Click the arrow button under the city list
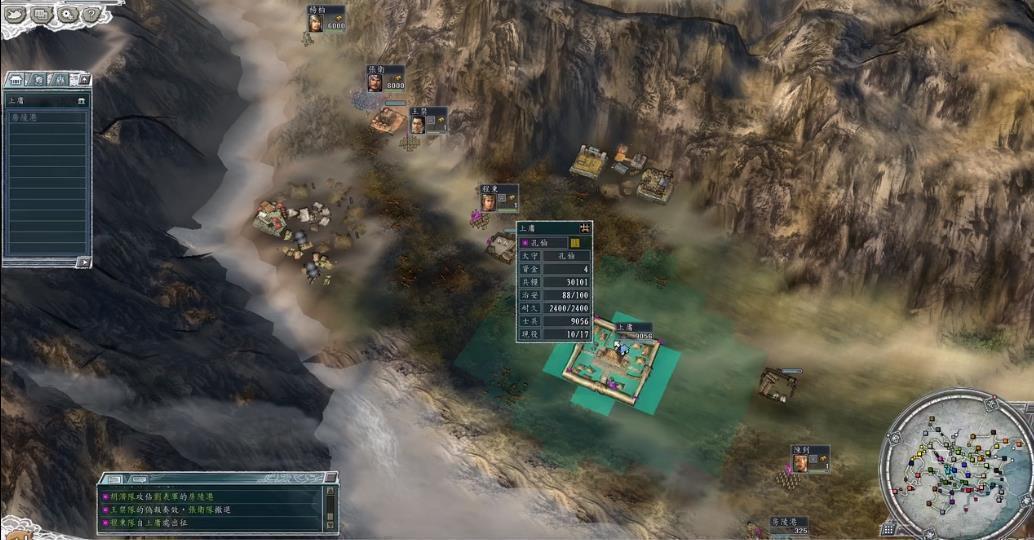1034x540 pixels. (x=84, y=262)
